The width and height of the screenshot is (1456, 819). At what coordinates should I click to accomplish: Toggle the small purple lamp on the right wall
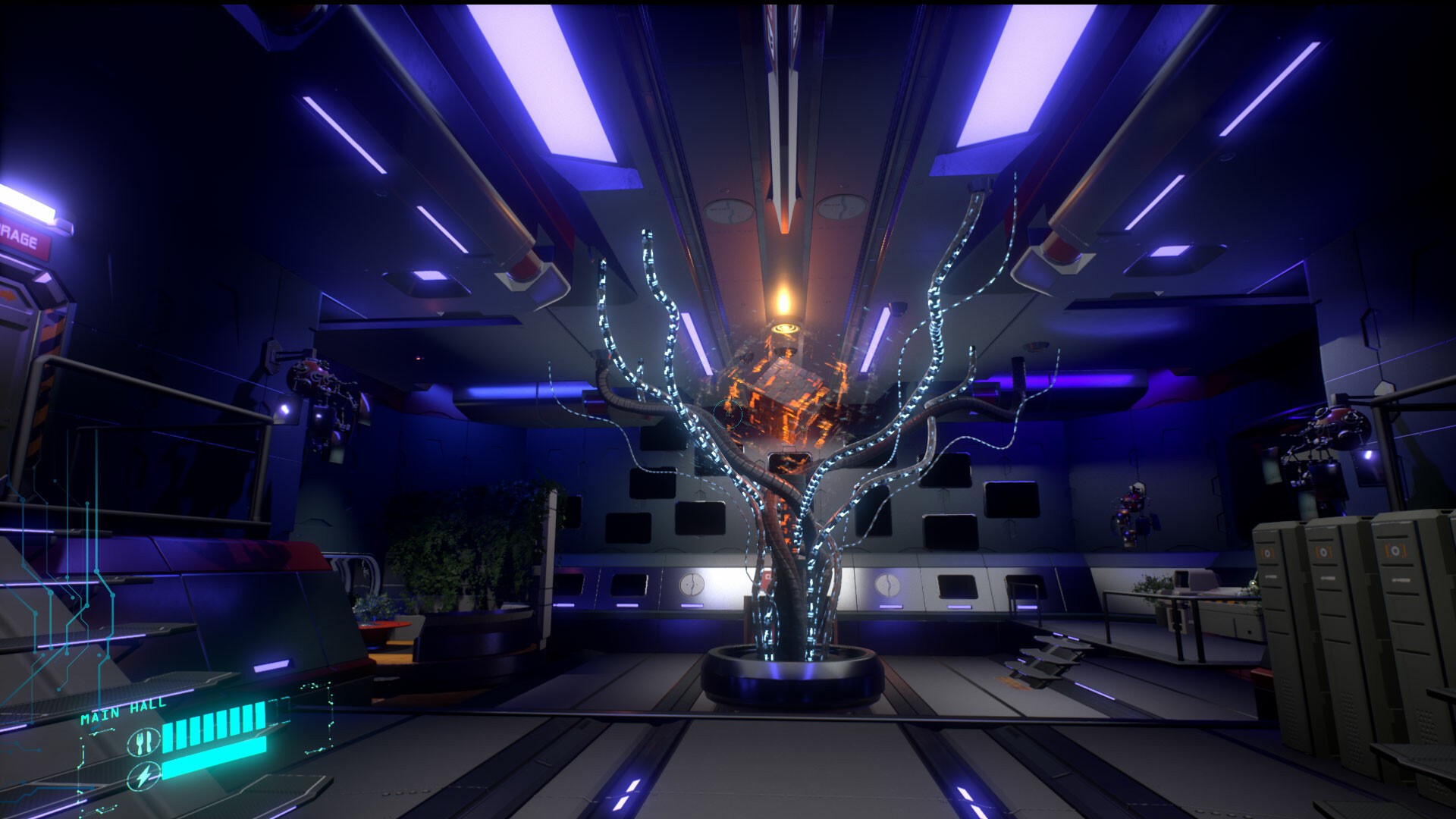(x=1368, y=456)
